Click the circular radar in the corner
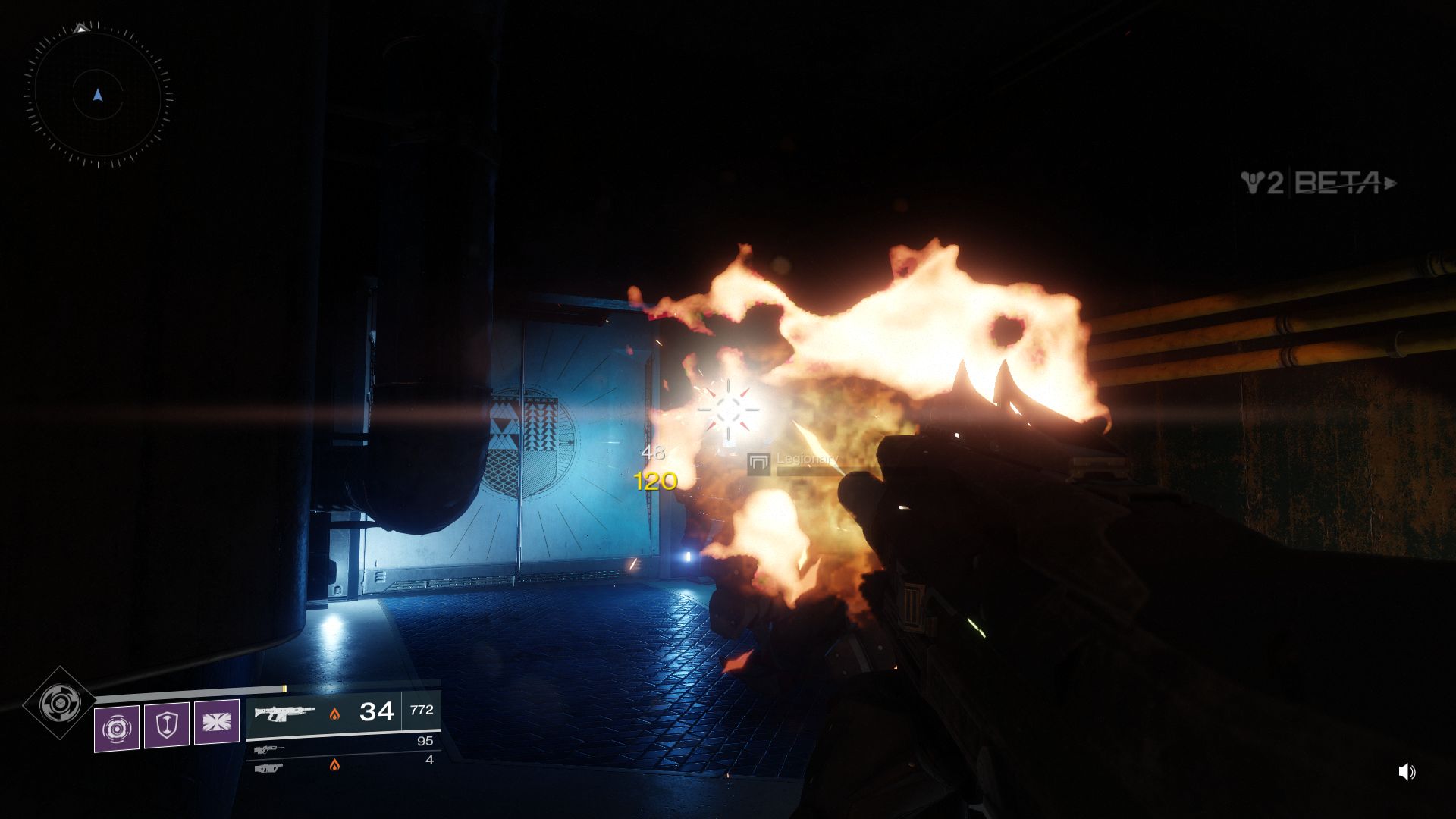 [x=97, y=96]
